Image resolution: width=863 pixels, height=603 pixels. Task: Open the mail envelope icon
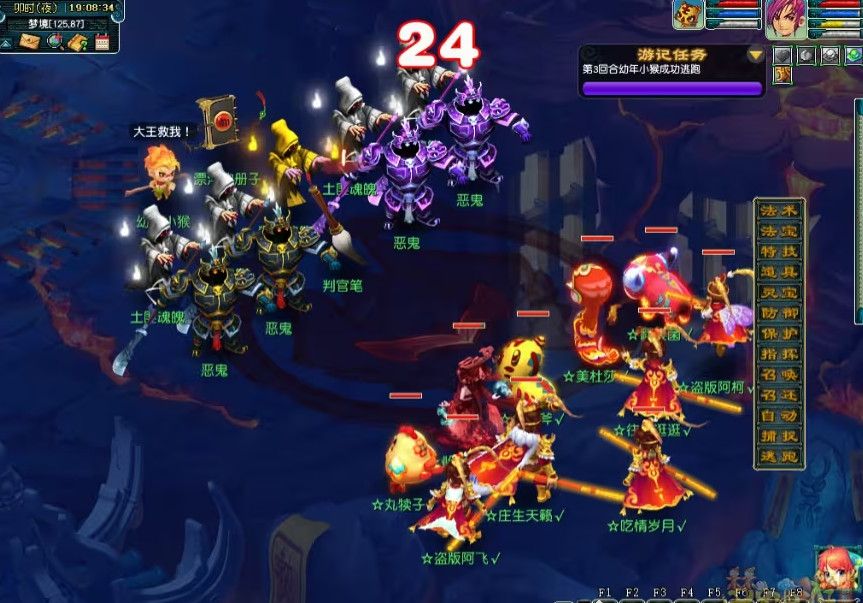point(28,42)
